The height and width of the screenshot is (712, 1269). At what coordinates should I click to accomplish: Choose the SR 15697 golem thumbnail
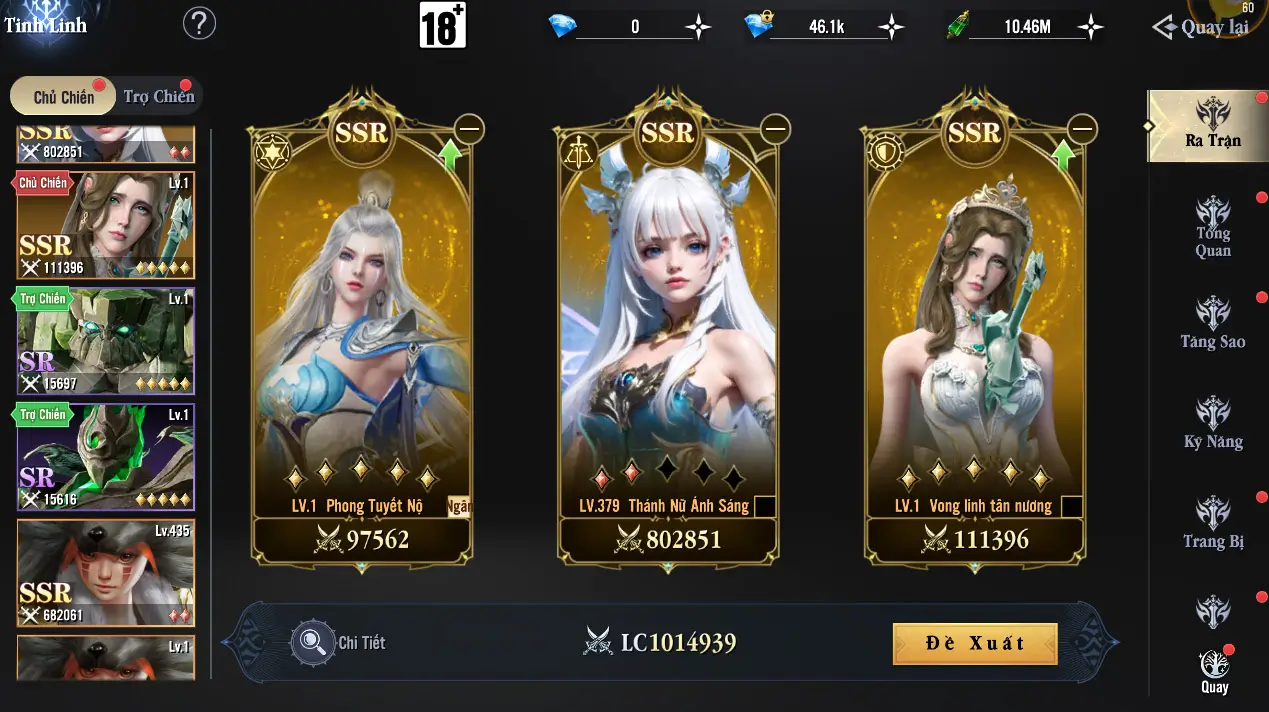pyautogui.click(x=105, y=341)
